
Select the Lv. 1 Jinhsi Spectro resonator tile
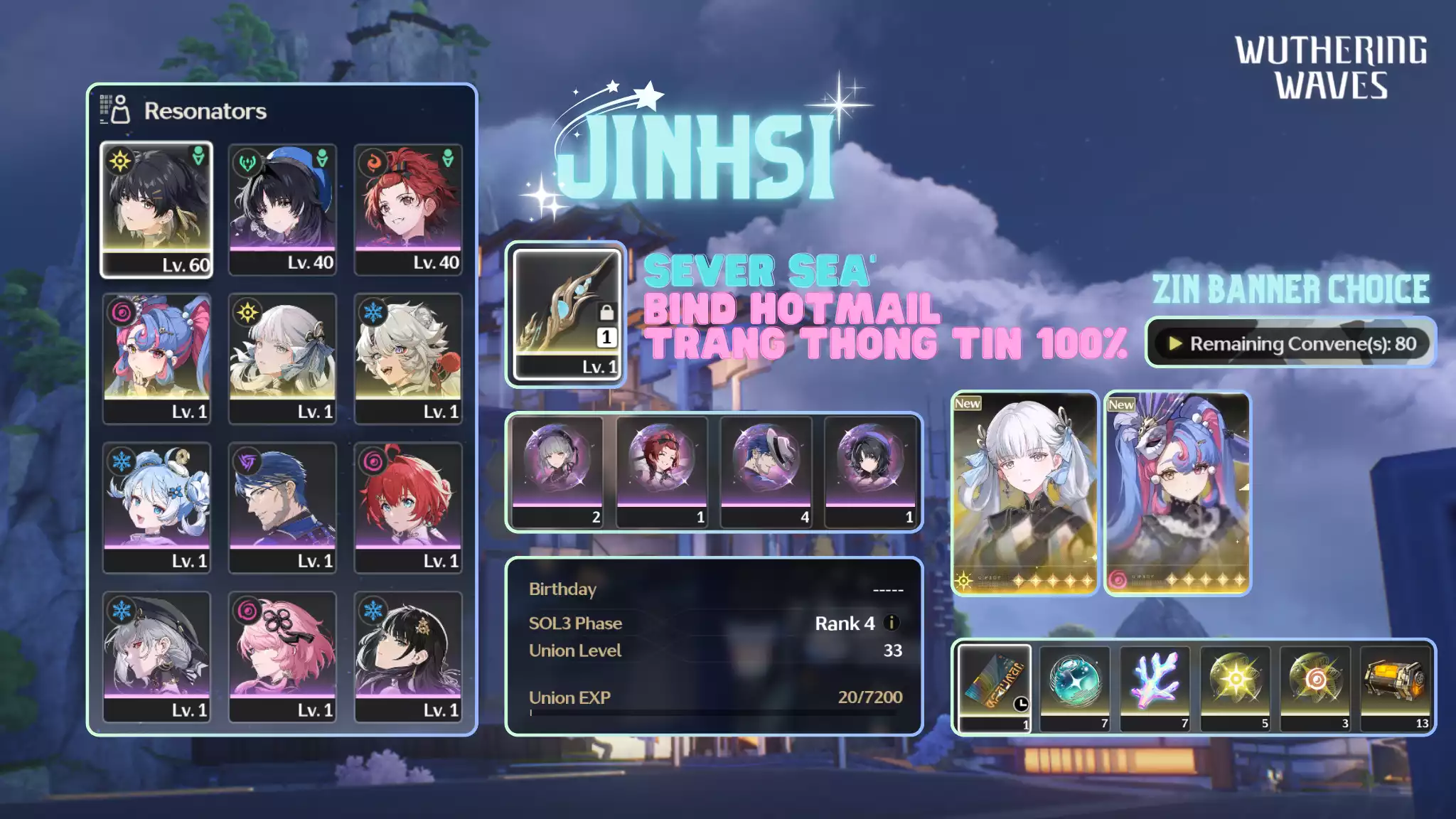282,358
